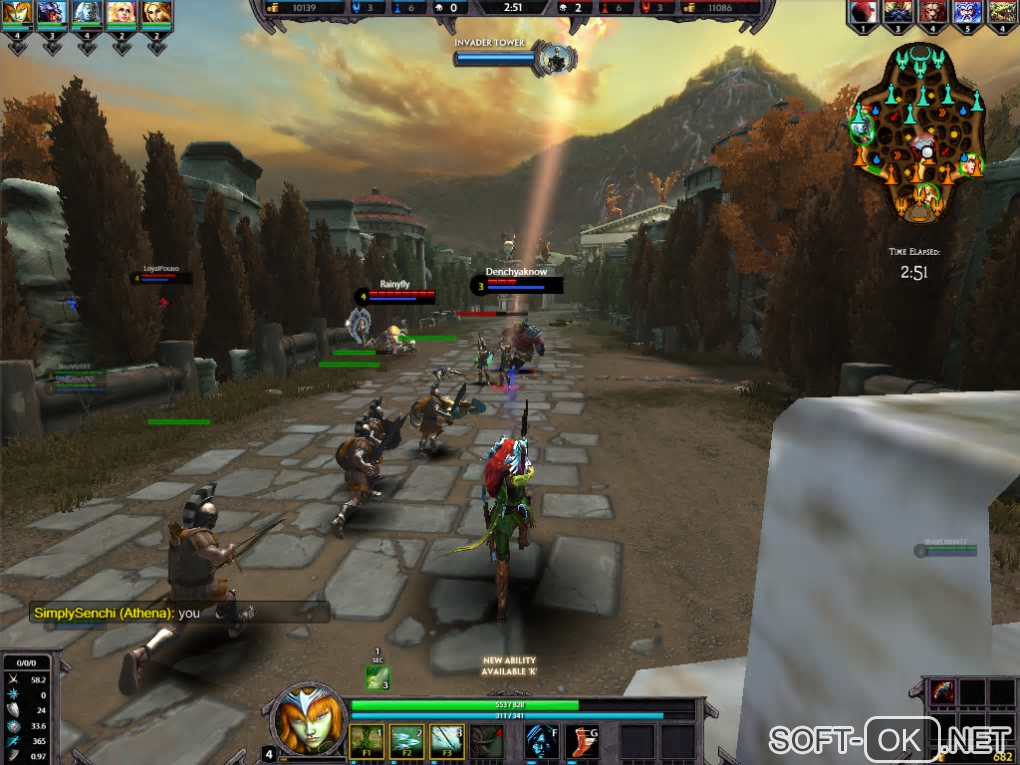The height and width of the screenshot is (765, 1020).
Task: Click the green leaf buff icon
Action: pos(377,677)
